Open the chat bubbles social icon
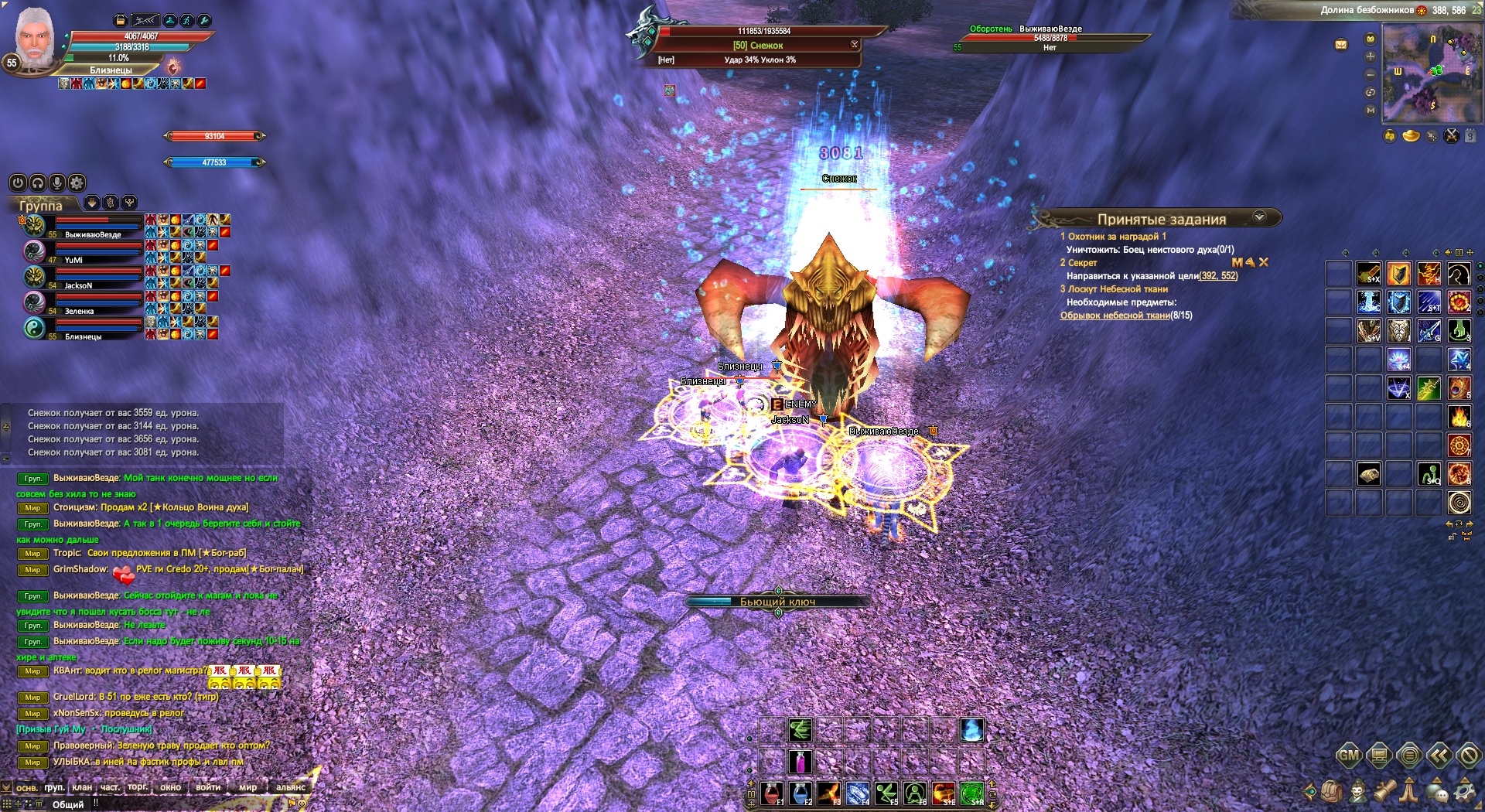Viewport: 1485px width, 812px height. [1437, 791]
